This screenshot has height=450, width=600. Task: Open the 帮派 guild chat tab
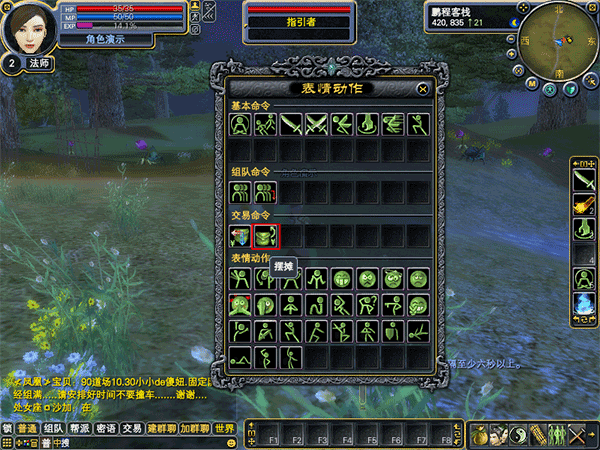pos(79,429)
